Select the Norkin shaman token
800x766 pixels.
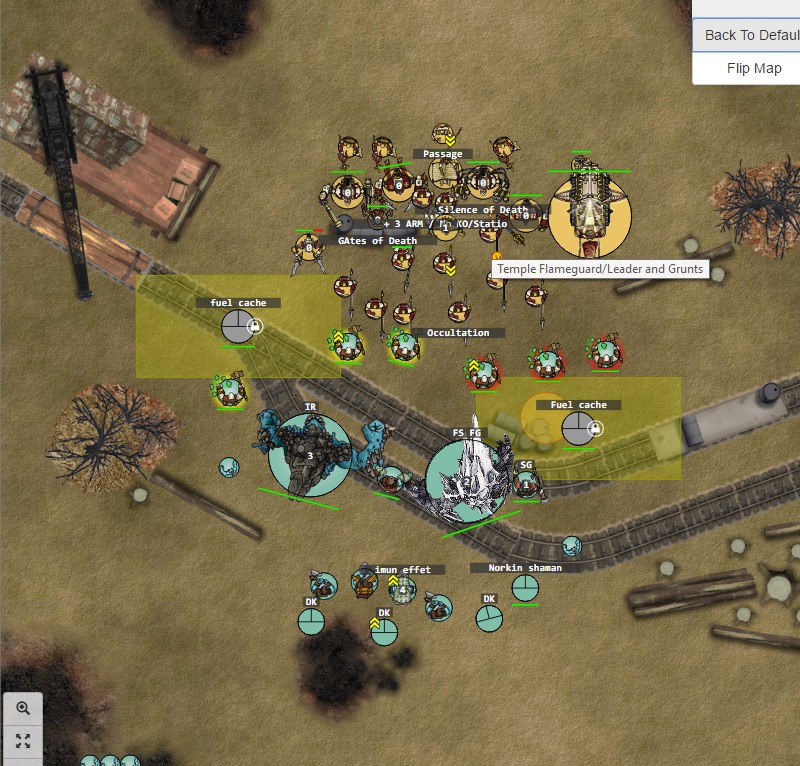tap(525, 588)
